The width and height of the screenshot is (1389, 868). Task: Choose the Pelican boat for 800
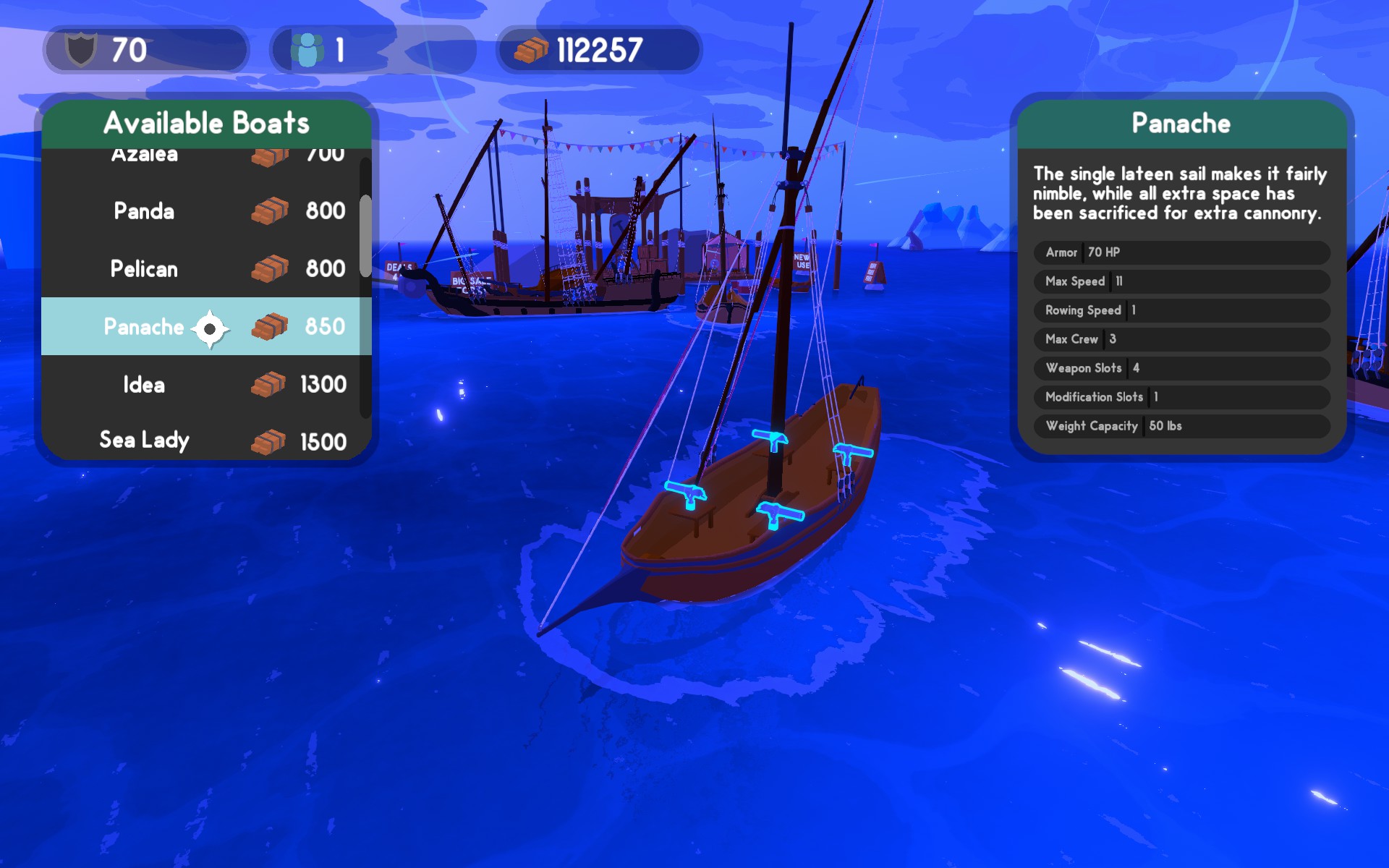203,269
